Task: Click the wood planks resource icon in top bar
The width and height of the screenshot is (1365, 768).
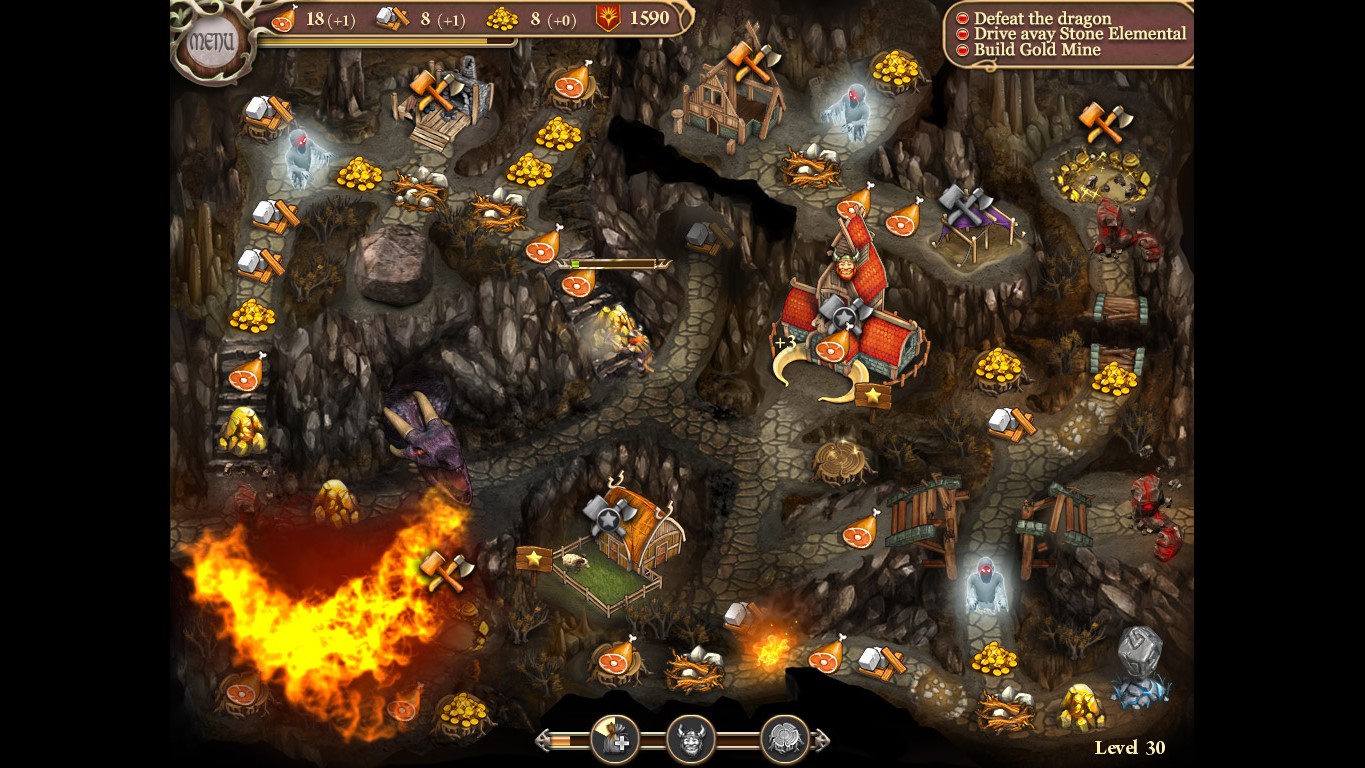Action: tap(389, 18)
